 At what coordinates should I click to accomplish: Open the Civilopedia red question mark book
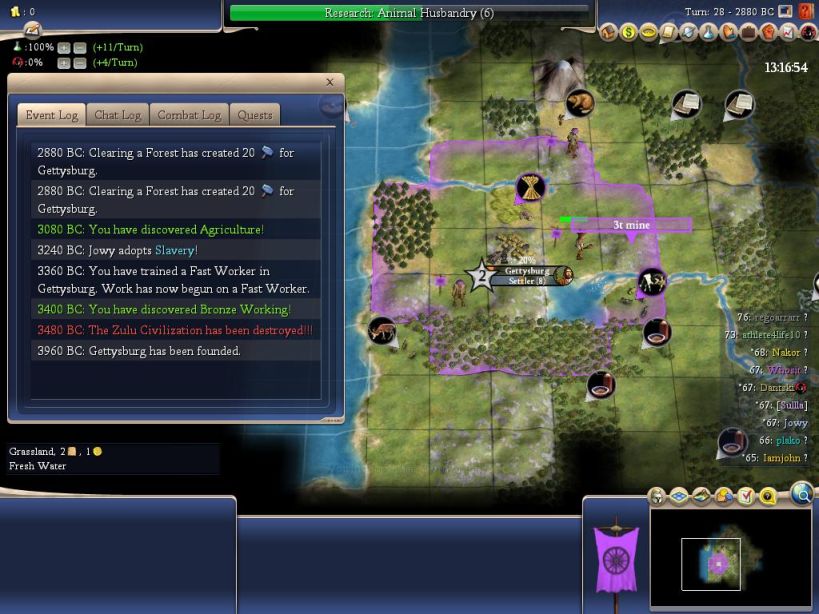[806, 11]
